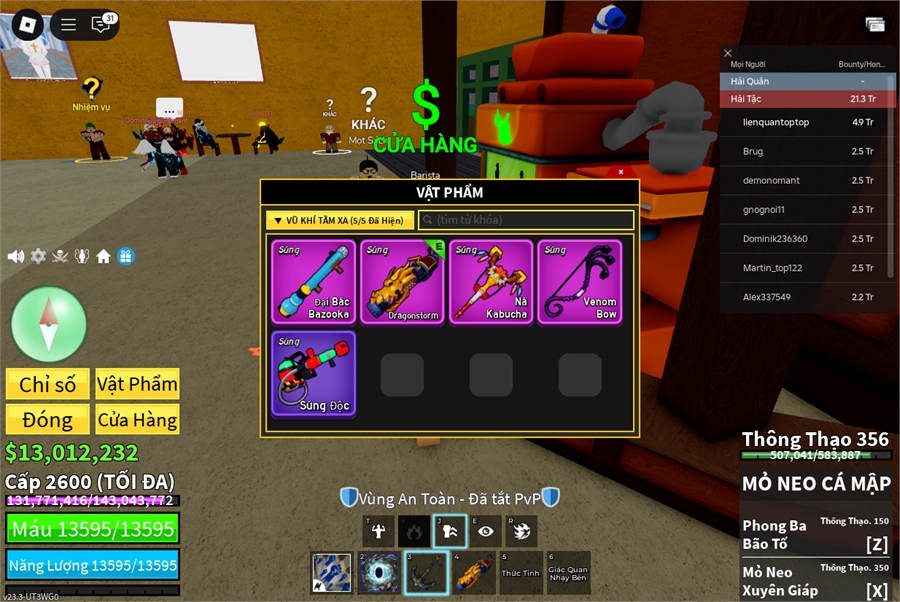Select the house home icon

[x=104, y=256]
